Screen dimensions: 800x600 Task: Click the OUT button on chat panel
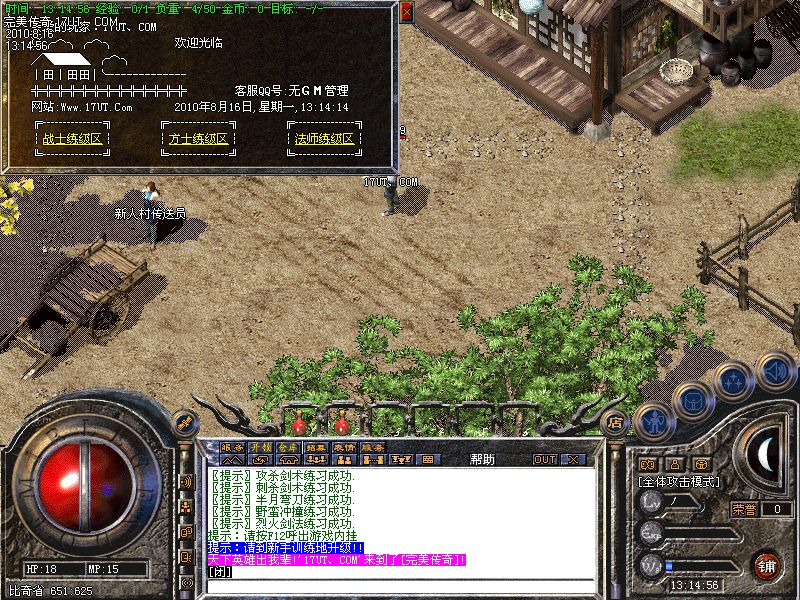pos(545,460)
